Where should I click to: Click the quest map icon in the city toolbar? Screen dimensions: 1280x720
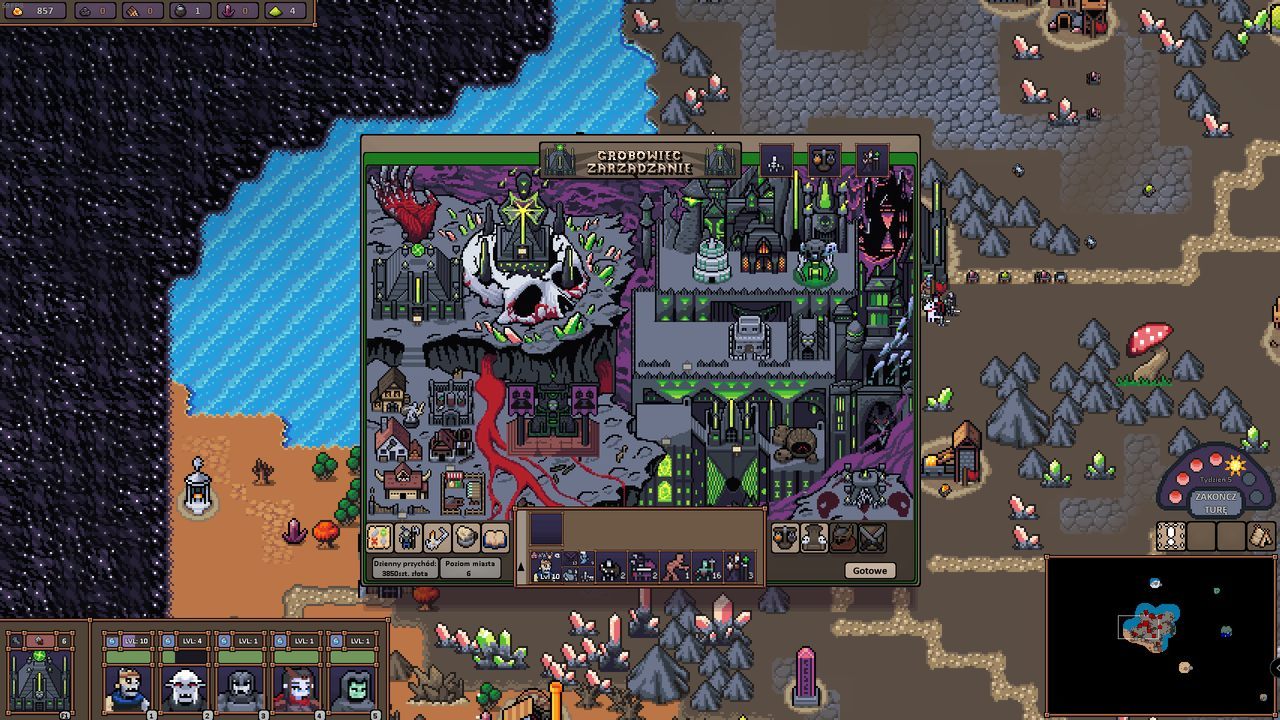coord(379,537)
